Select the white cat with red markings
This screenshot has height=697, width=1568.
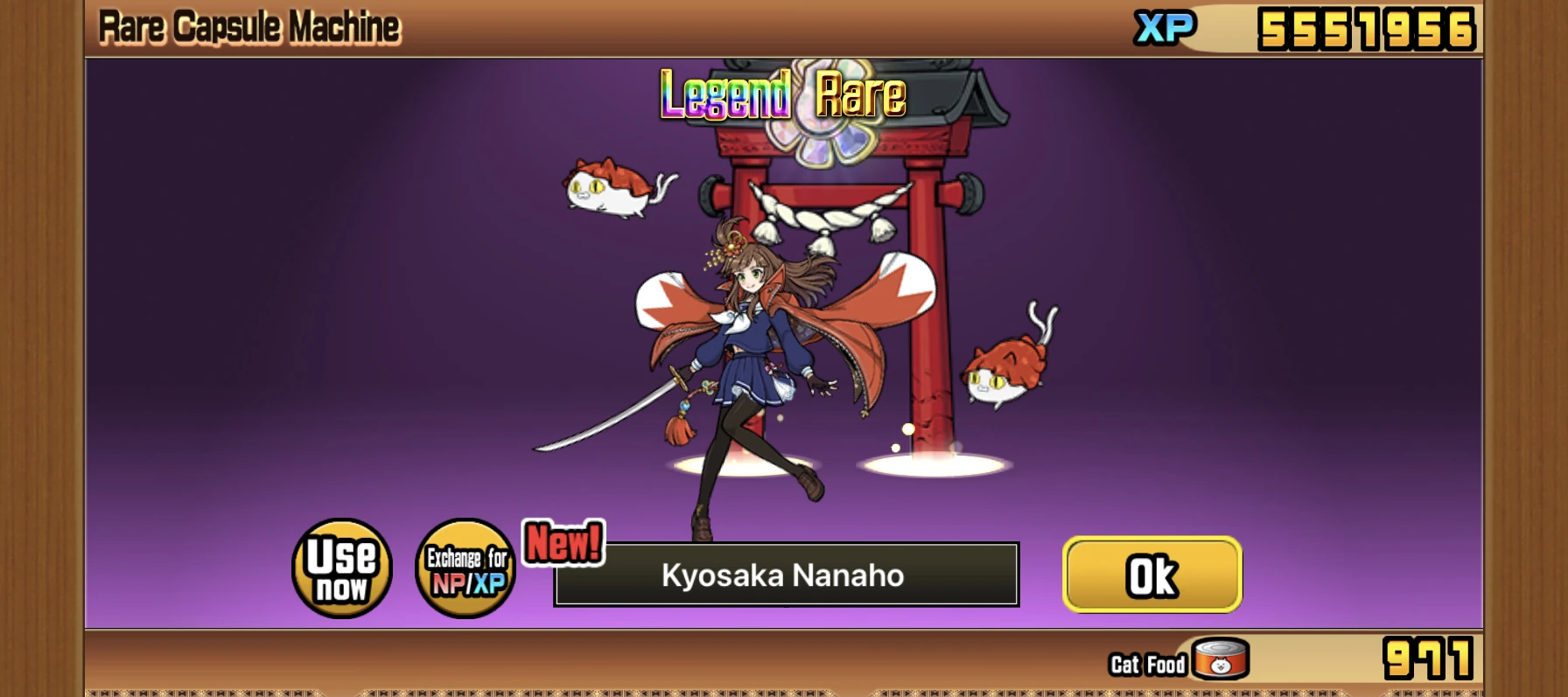point(605,186)
